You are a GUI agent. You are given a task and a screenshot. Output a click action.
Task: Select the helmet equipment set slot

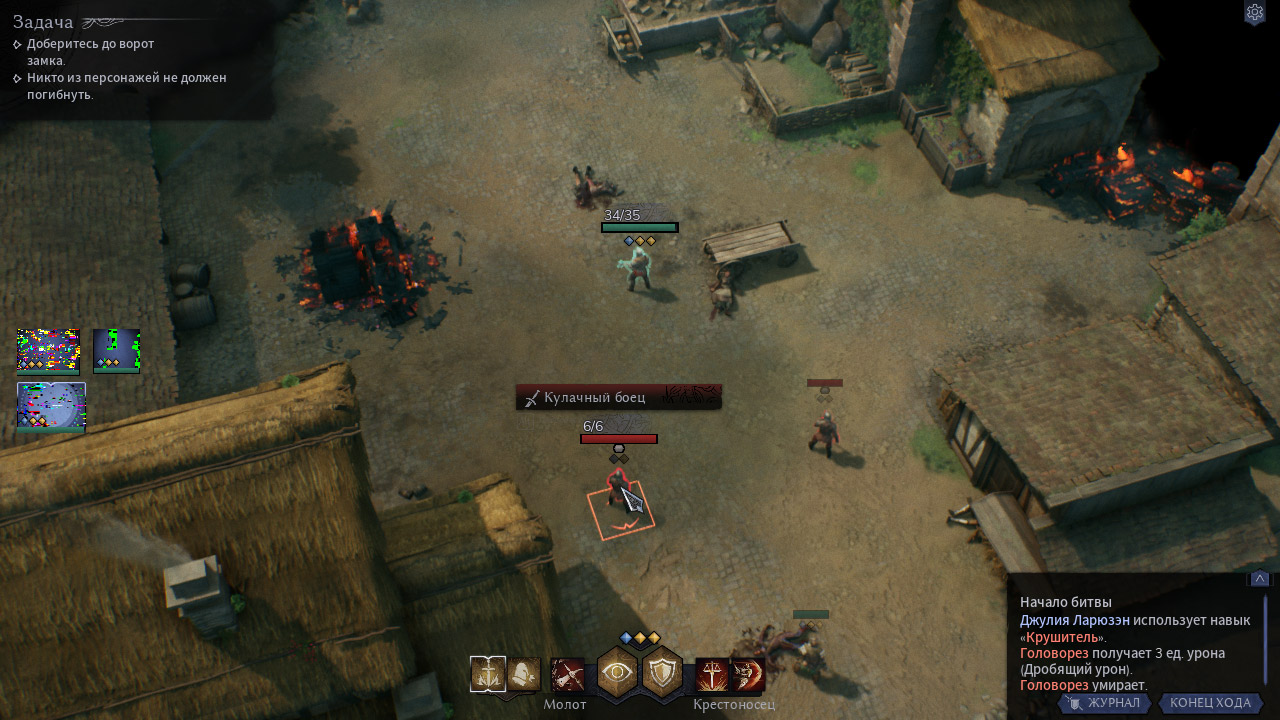click(524, 675)
